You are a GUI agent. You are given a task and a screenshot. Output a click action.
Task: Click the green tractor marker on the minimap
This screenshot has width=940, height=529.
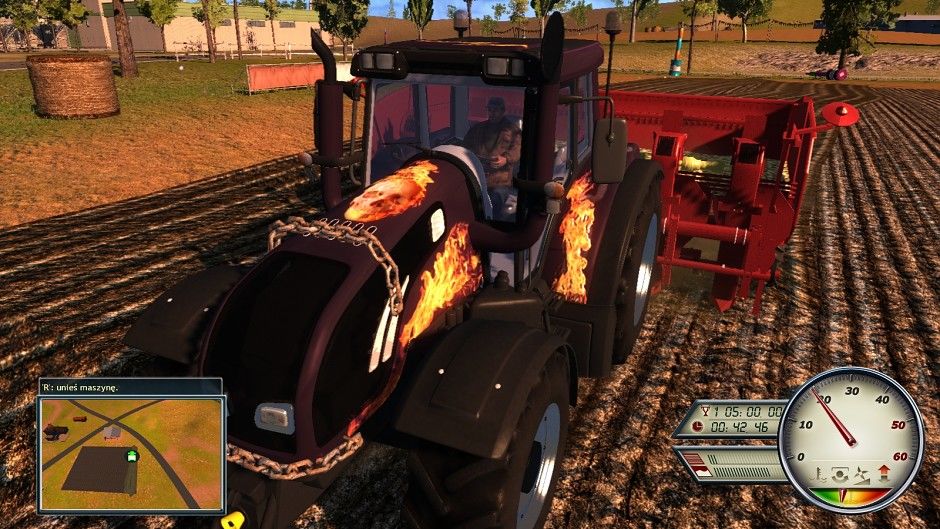[131, 456]
